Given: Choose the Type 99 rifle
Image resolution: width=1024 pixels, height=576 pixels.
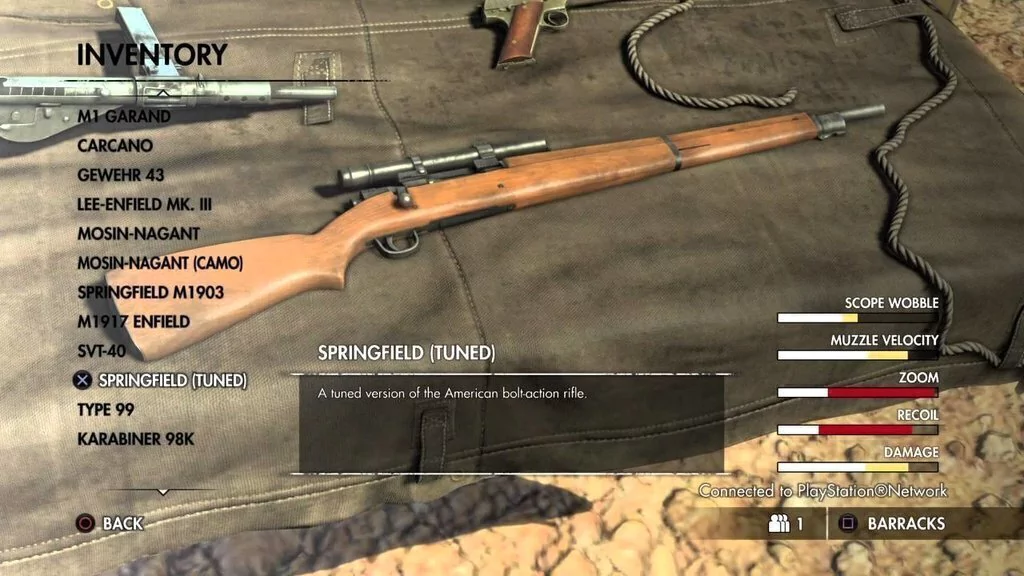Looking at the screenshot, I should pyautogui.click(x=105, y=410).
